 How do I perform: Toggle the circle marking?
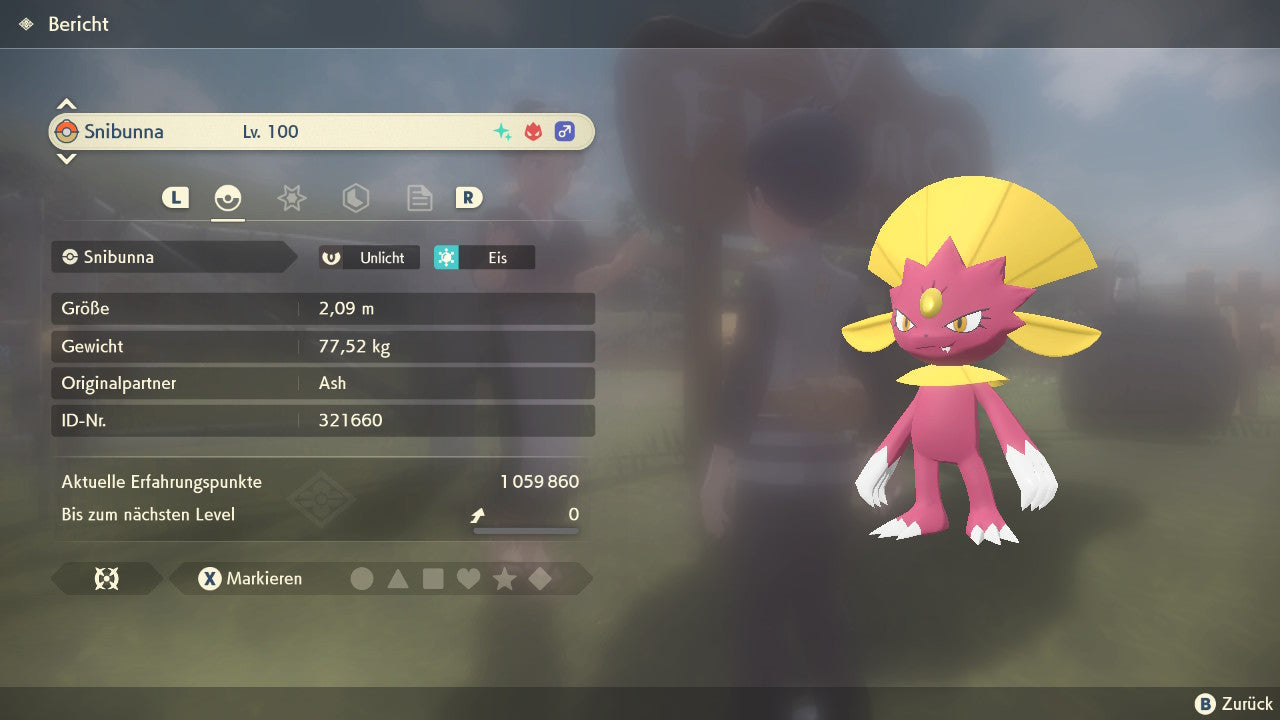362,579
